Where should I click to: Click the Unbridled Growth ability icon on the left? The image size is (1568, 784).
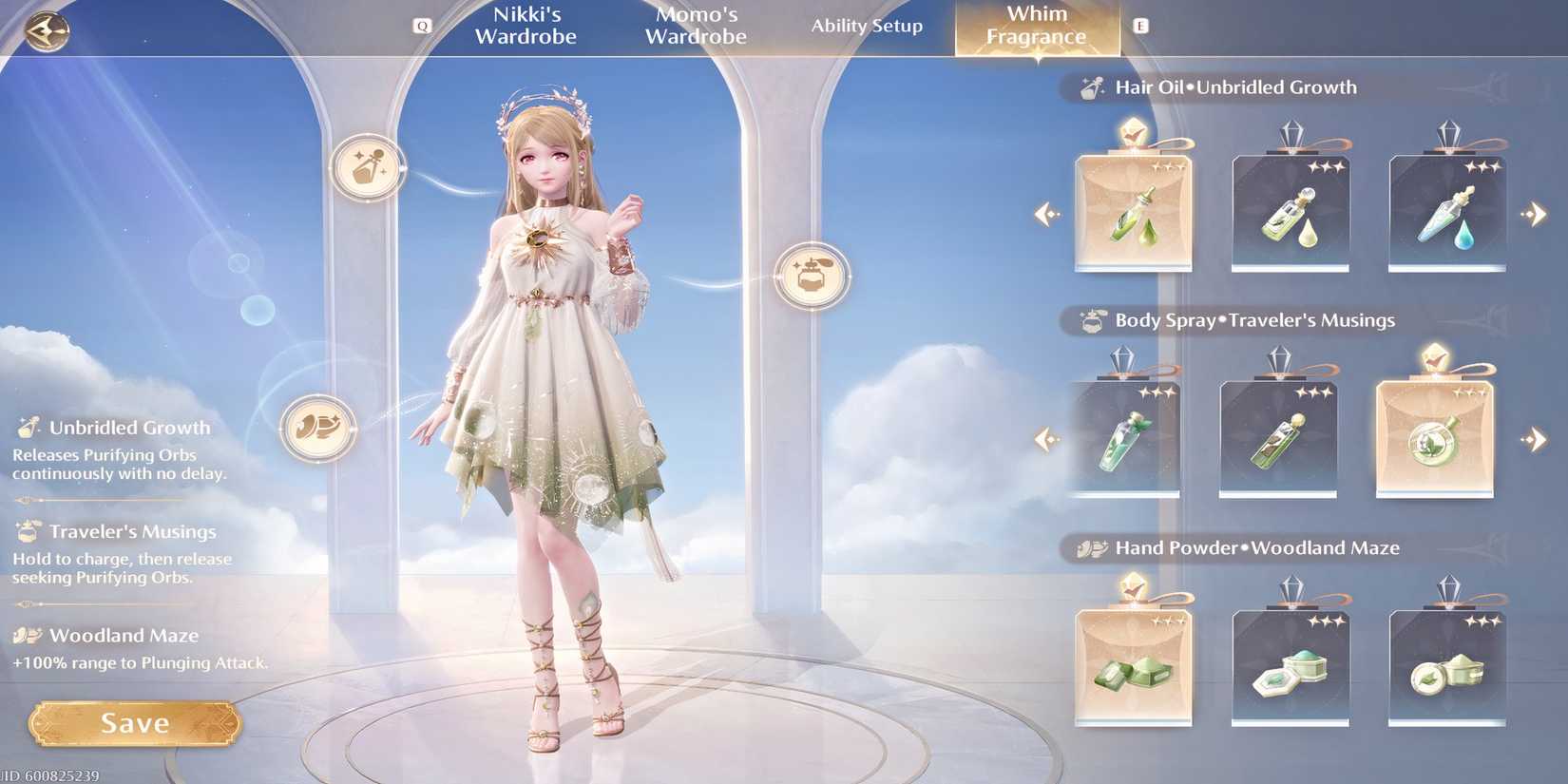(29, 428)
